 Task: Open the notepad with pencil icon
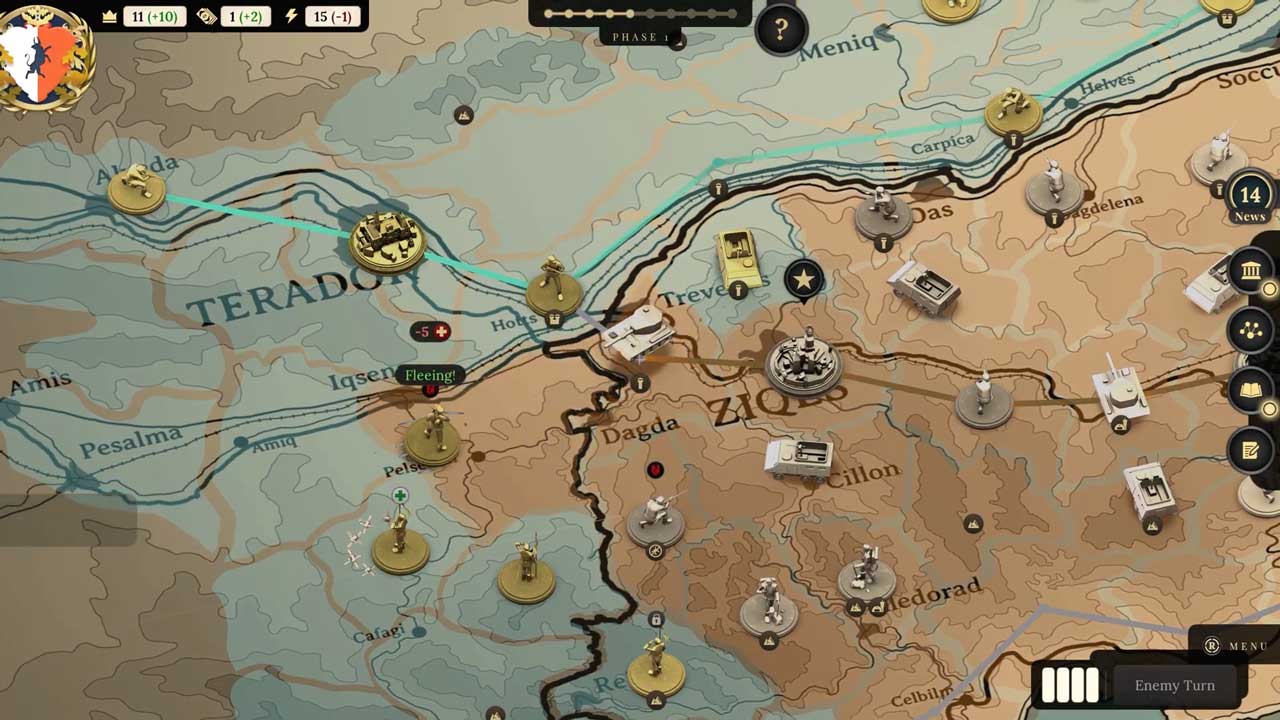click(1250, 450)
